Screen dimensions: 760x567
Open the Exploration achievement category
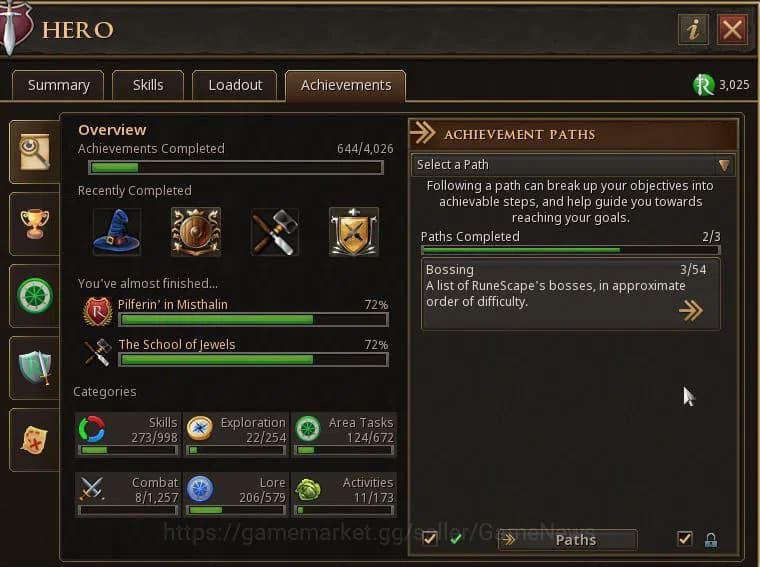coord(236,435)
